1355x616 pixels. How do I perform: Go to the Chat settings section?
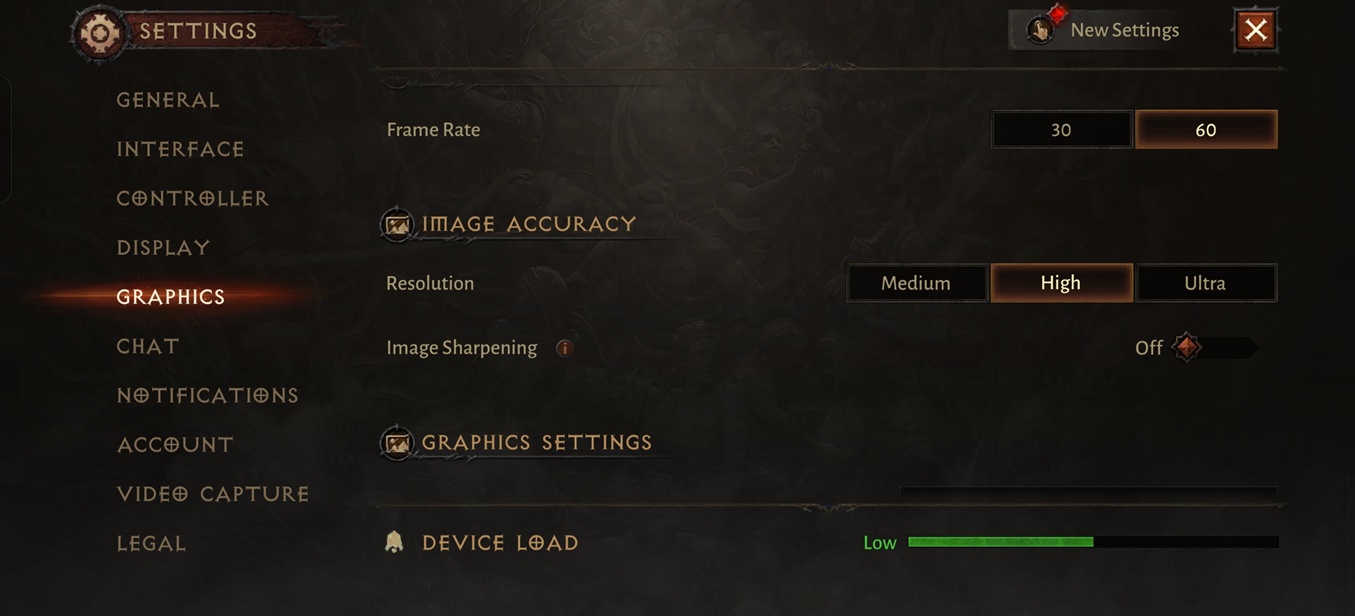coord(148,346)
